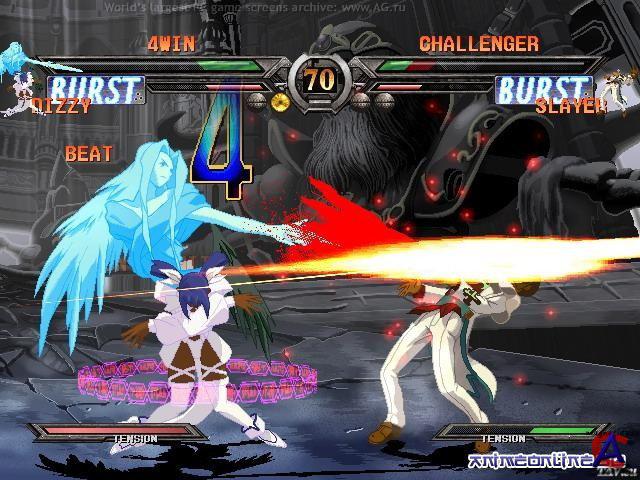Open the AnimeOnline watermark logo
Viewport: 640px width, 480px height.
coord(540,461)
